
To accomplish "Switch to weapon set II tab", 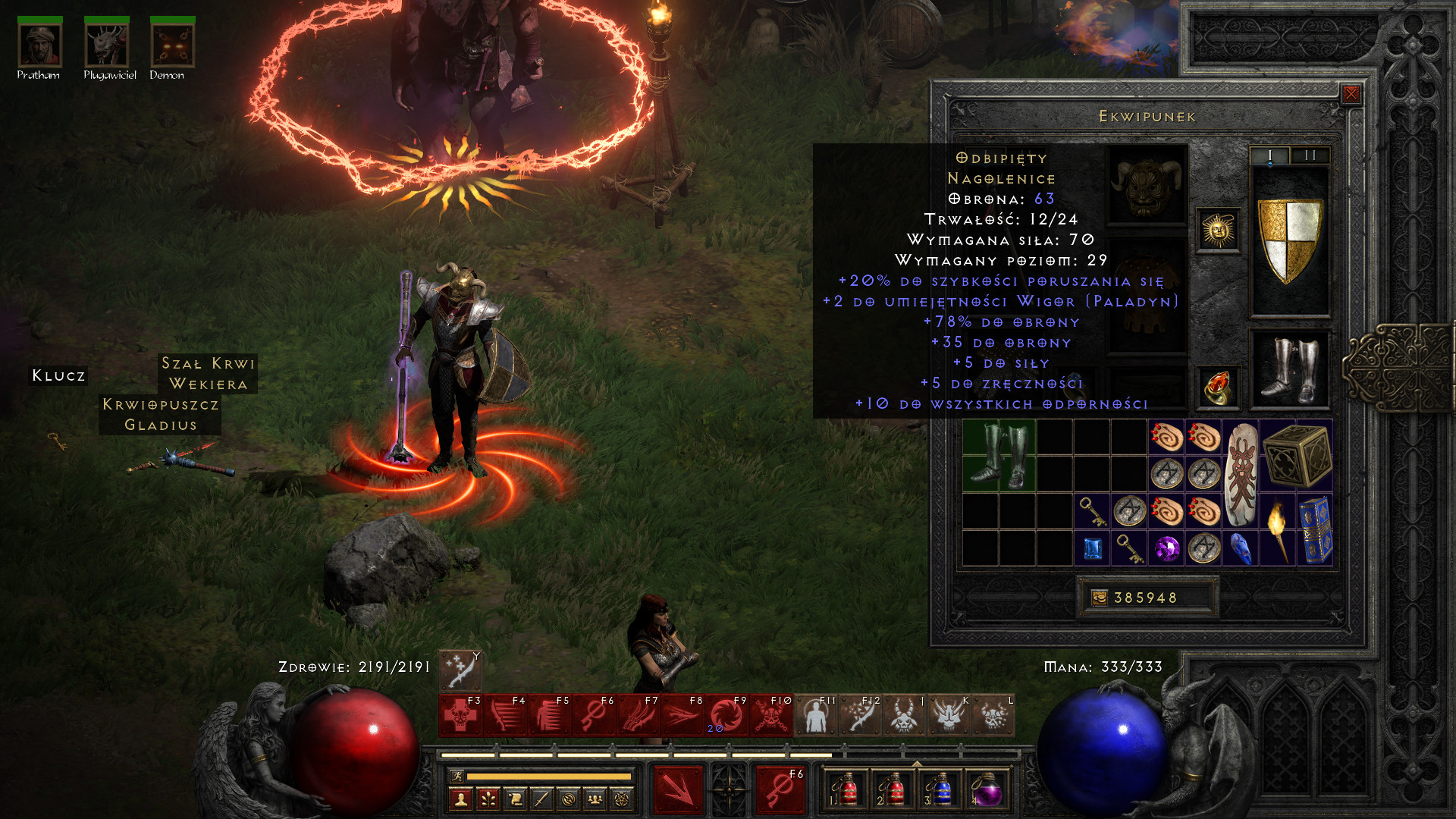I will pyautogui.click(x=1310, y=155).
